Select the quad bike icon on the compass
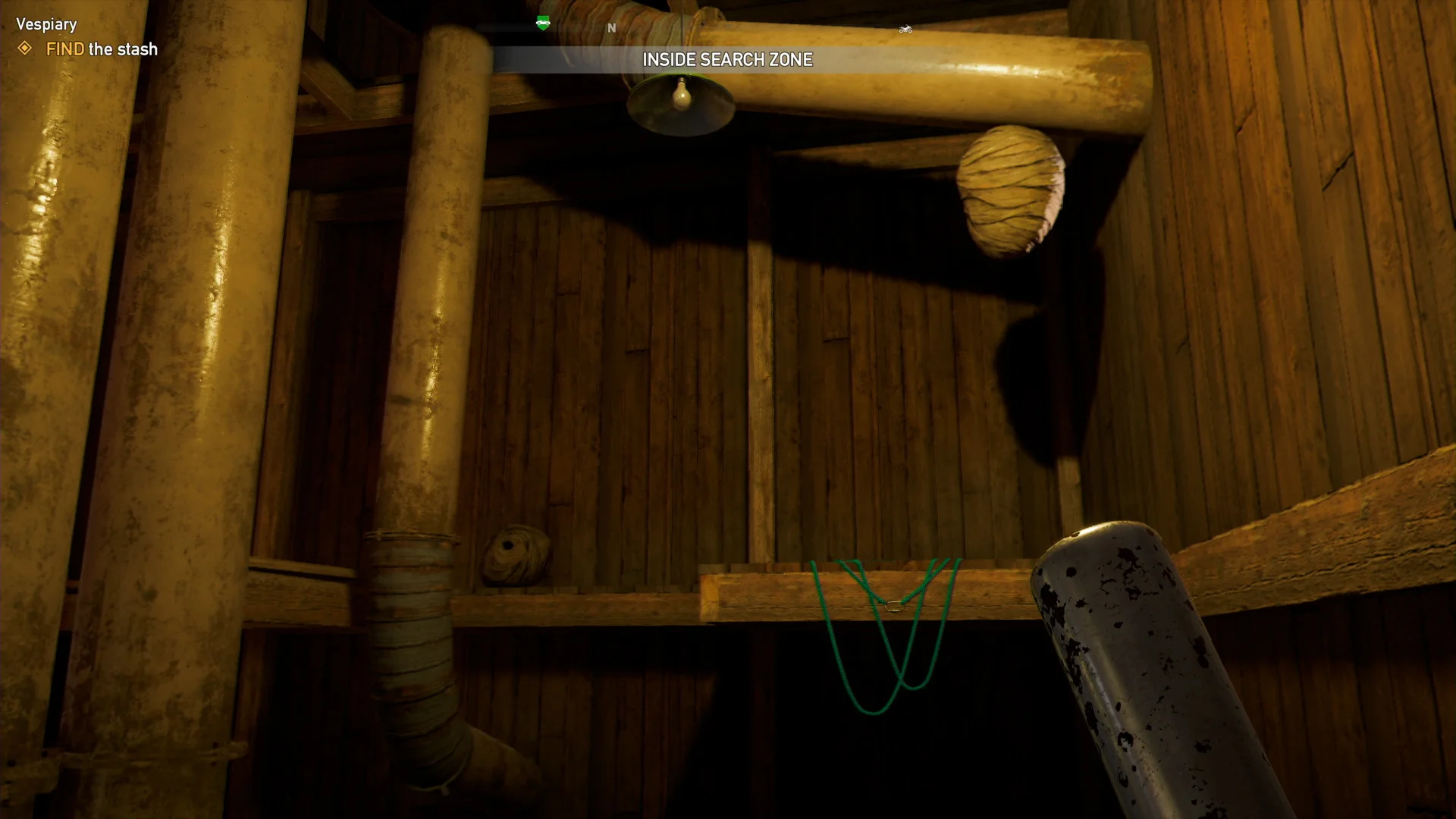This screenshot has height=819, width=1456. [906, 28]
